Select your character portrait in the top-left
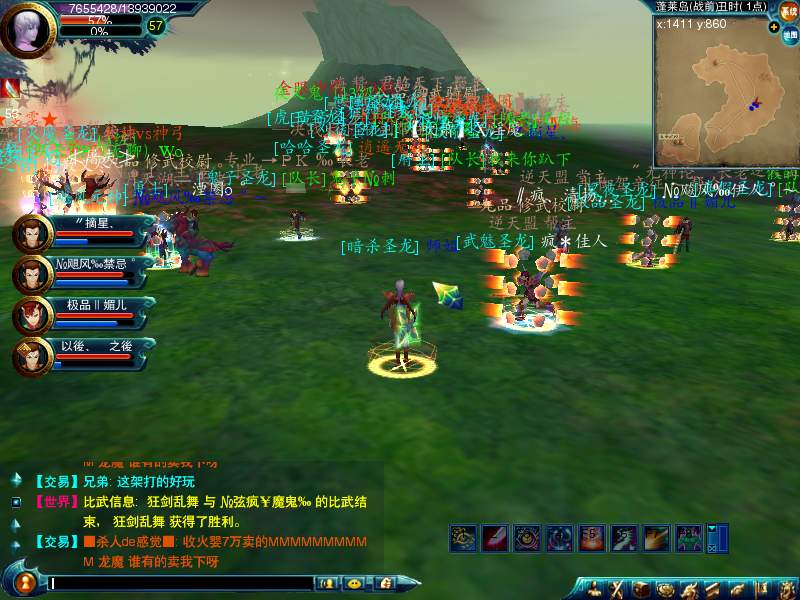Image resolution: width=800 pixels, height=600 pixels. click(x=27, y=29)
